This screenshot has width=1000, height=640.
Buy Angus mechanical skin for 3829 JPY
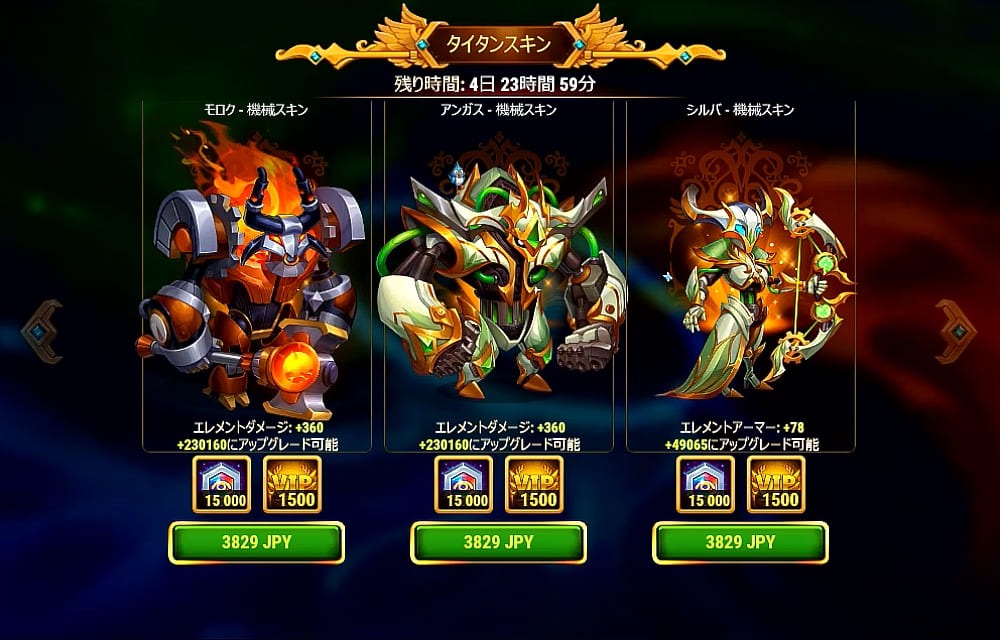pos(498,542)
